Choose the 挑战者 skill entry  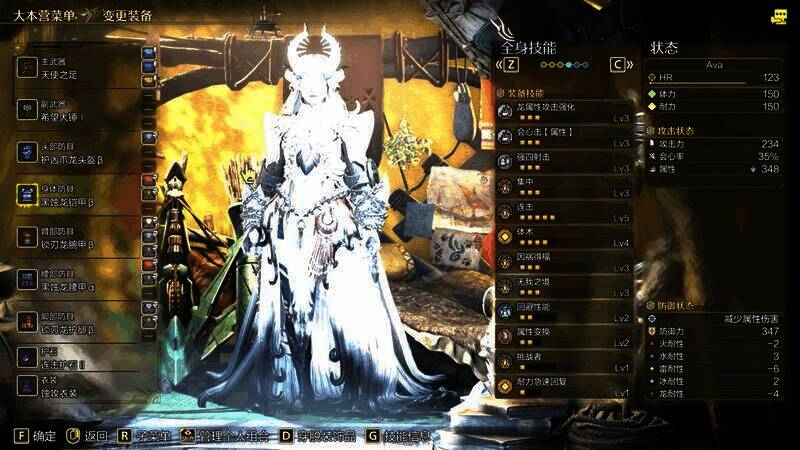pos(565,362)
